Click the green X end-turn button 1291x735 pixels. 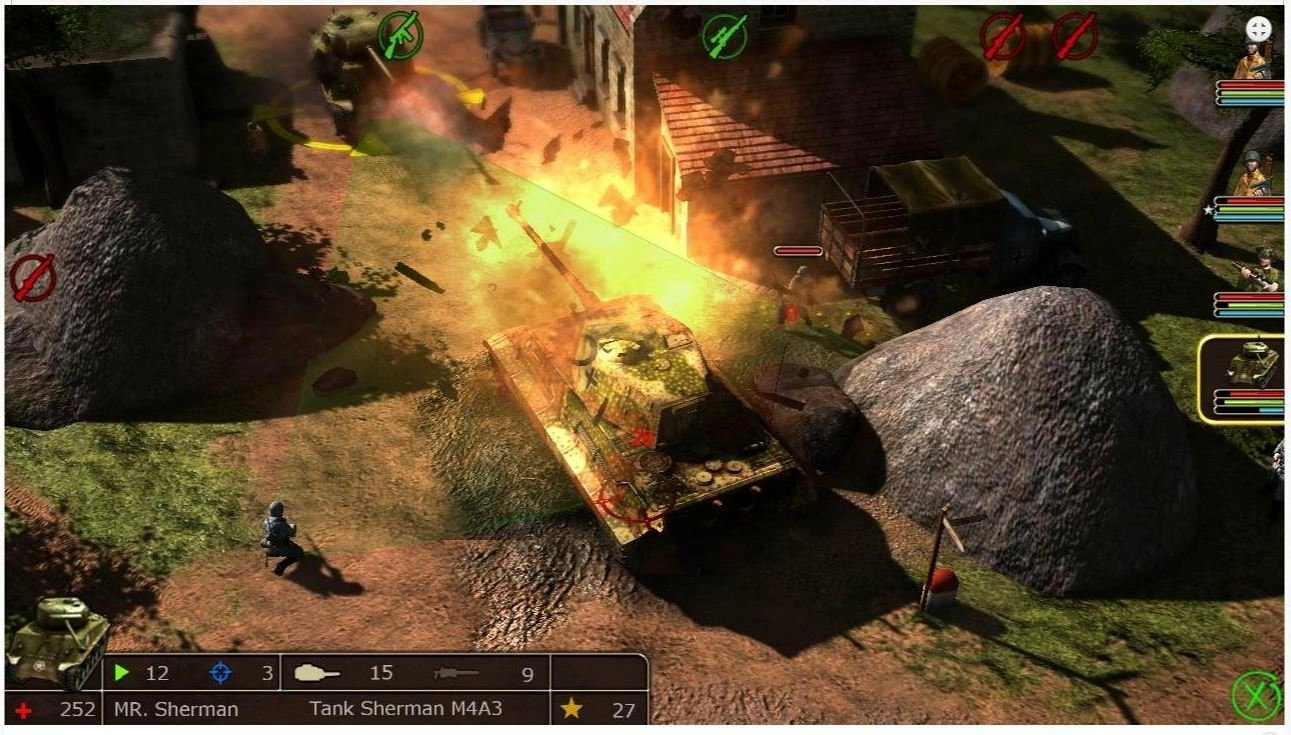pyautogui.click(x=1256, y=696)
